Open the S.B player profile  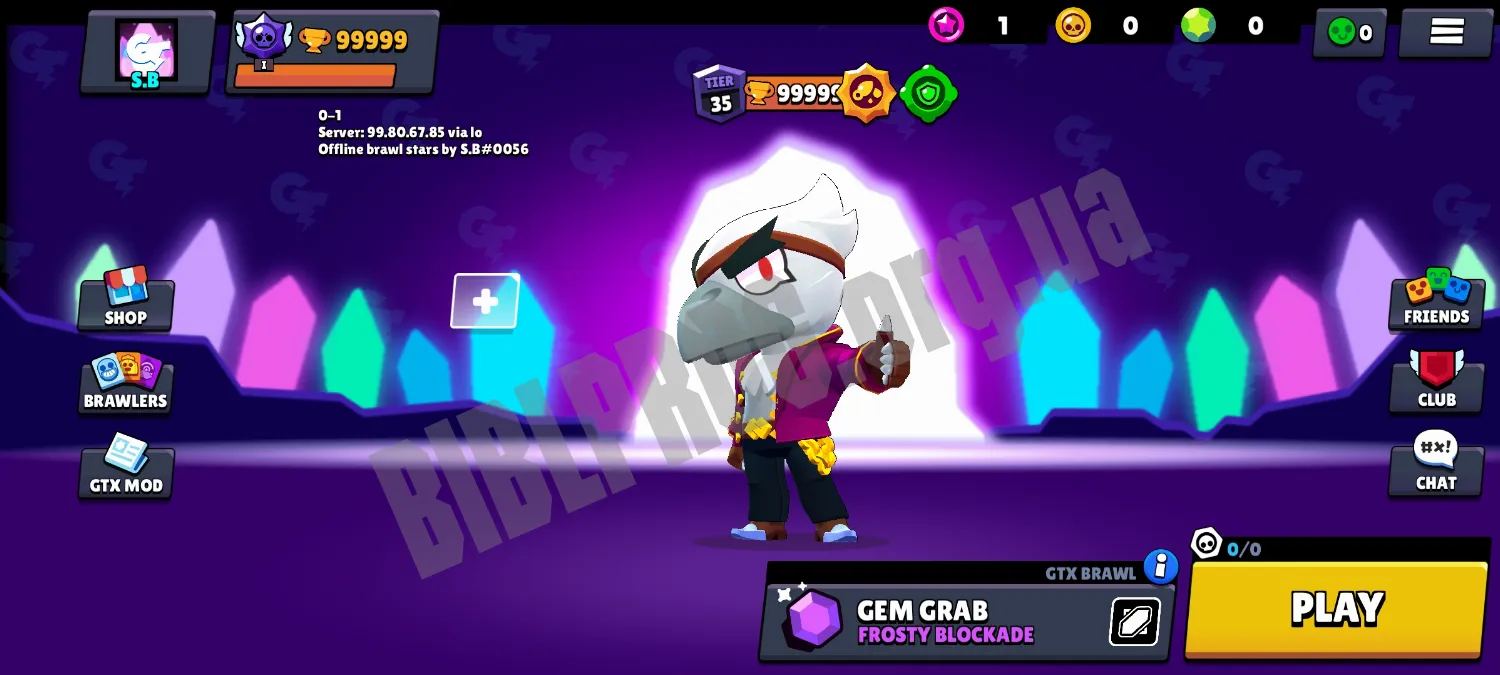(x=146, y=52)
